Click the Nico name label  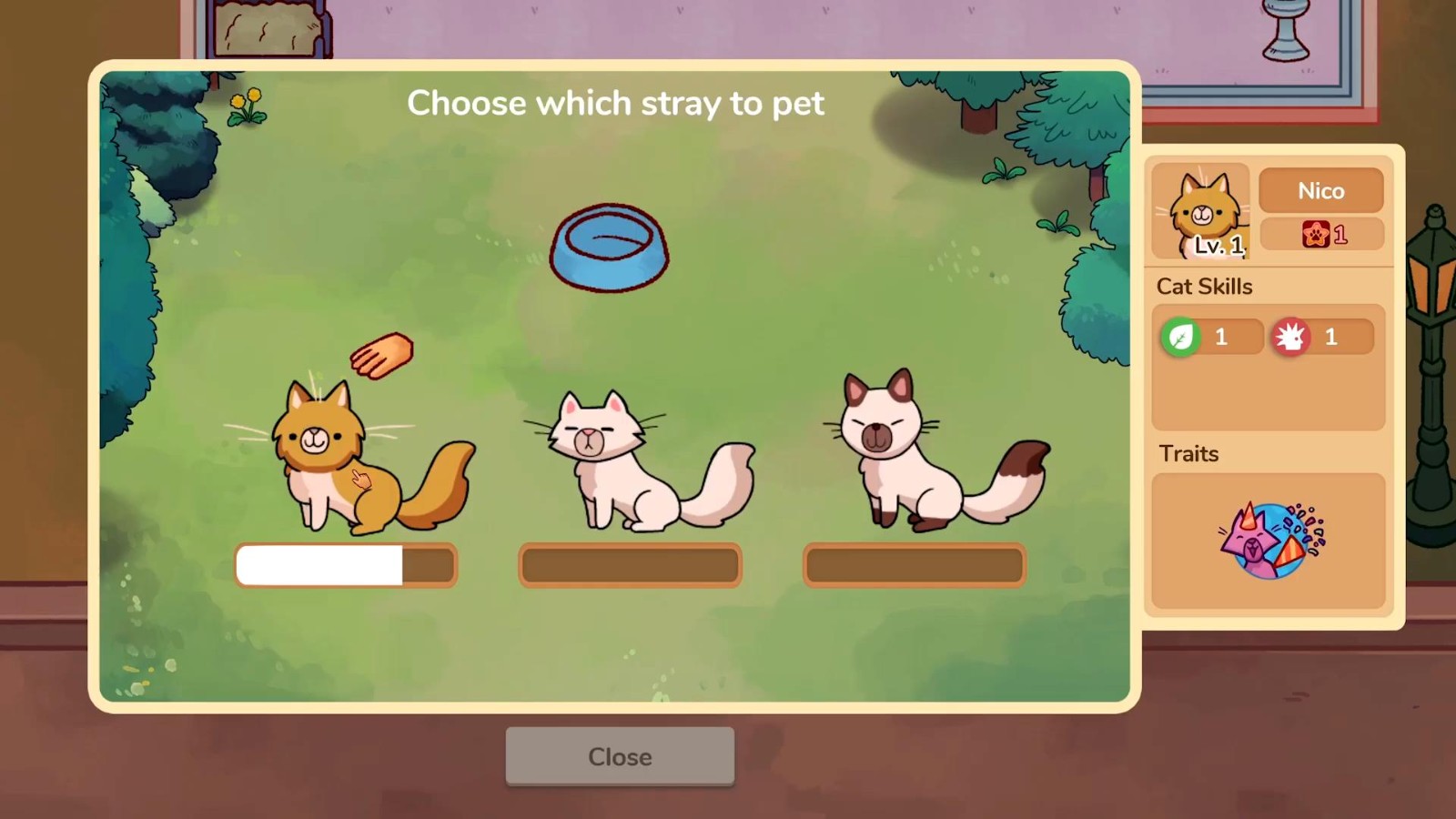pyautogui.click(x=1320, y=191)
